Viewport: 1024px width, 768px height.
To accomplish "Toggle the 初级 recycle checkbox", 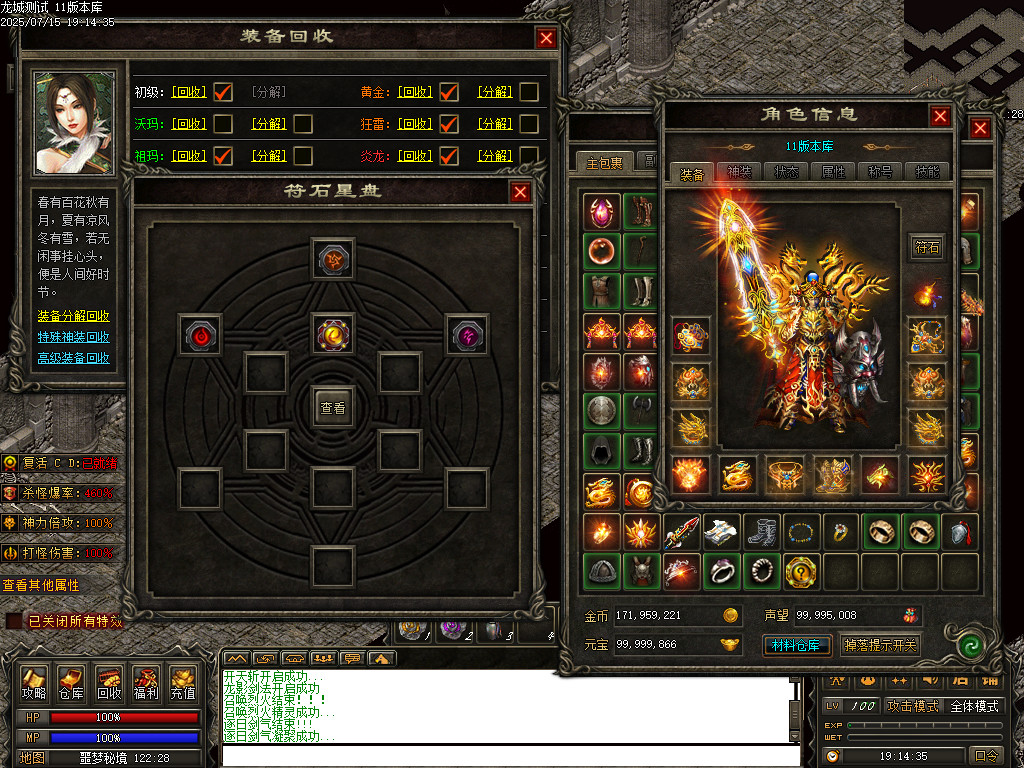I will coord(223,92).
